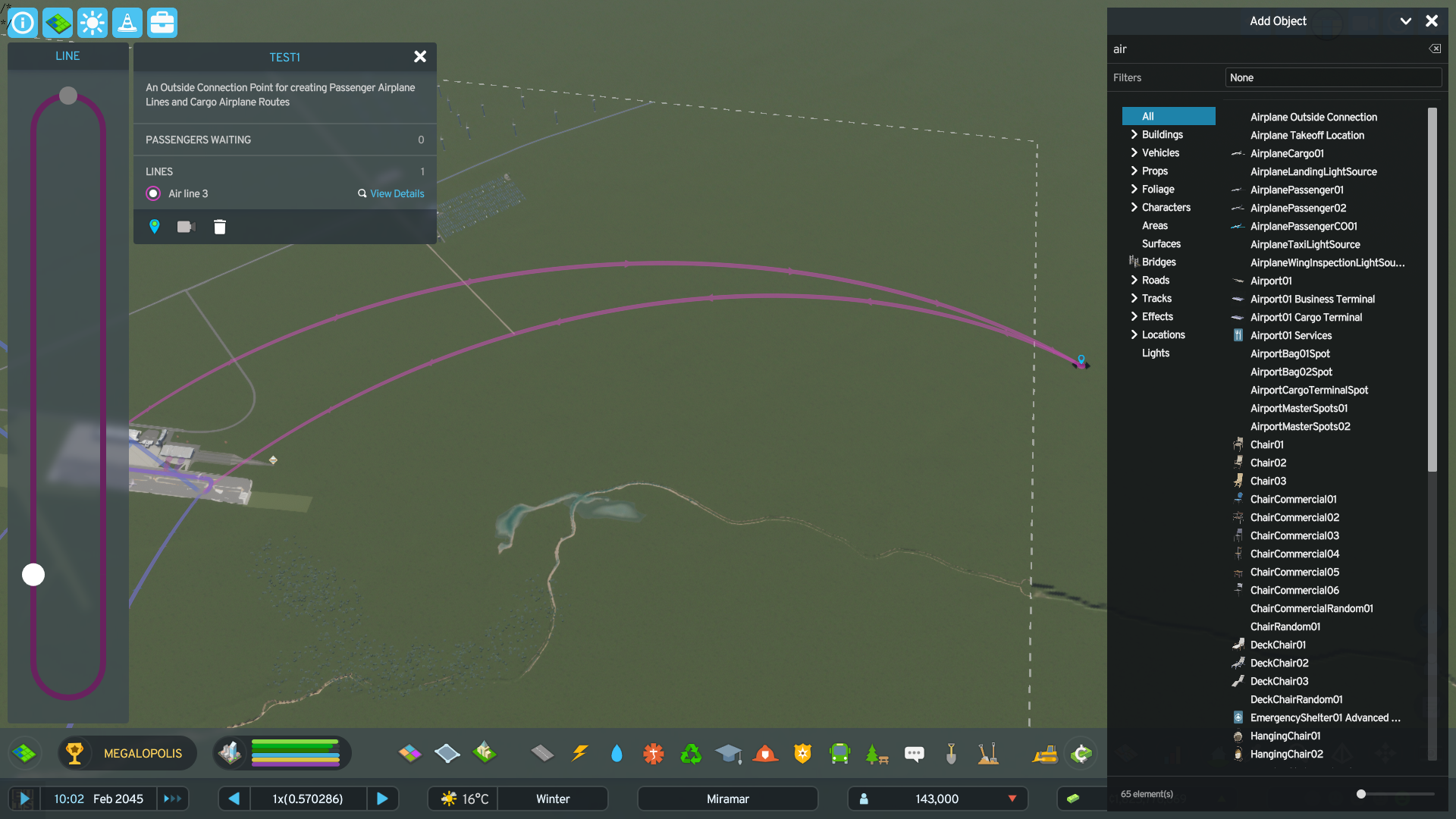Open the Public Transport menu
Viewport: 1456px width, 819px height.
839,753
